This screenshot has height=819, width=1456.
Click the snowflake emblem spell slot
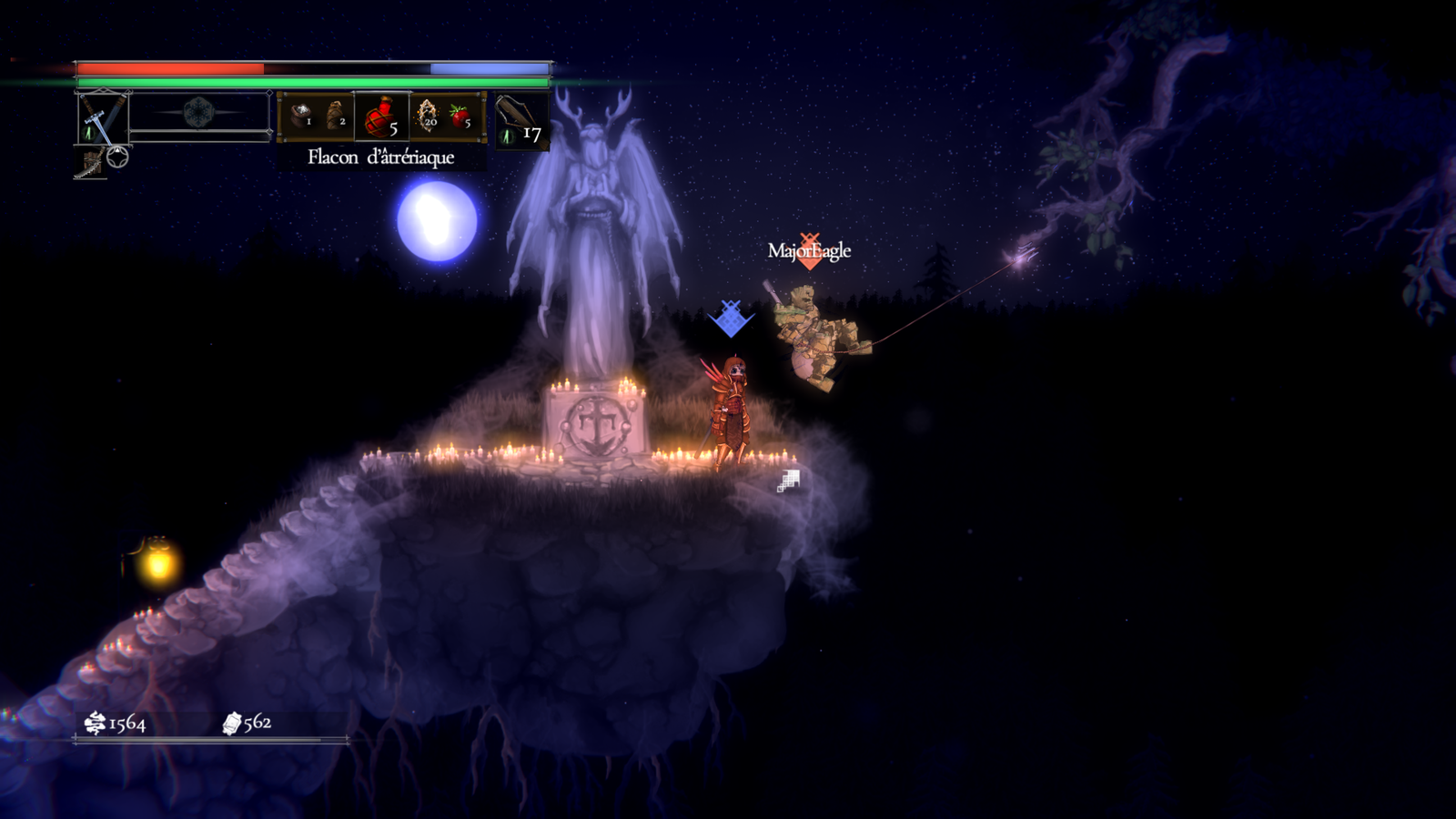pos(198,113)
